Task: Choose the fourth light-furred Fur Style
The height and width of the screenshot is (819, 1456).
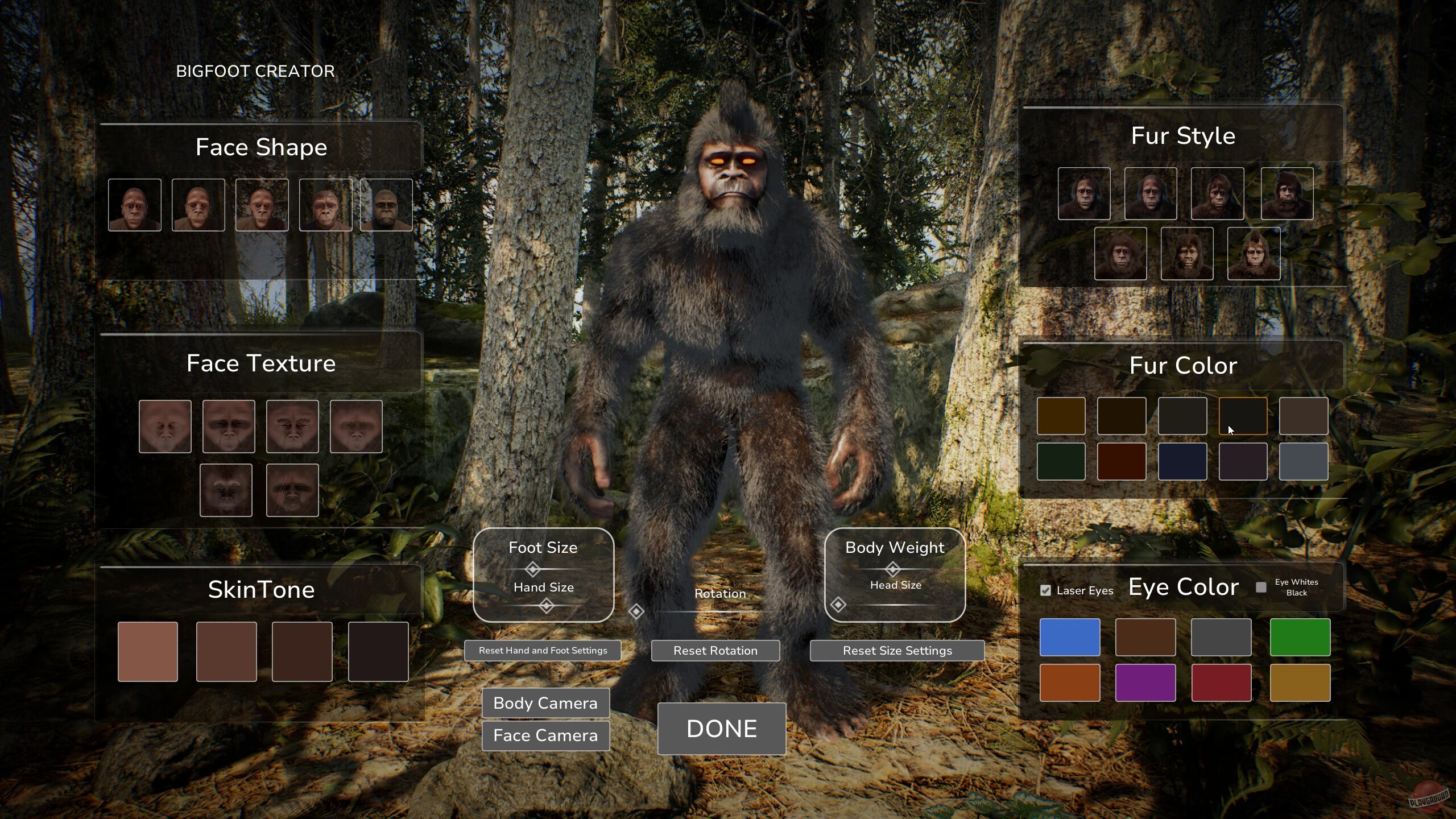Action: pos(1287,194)
